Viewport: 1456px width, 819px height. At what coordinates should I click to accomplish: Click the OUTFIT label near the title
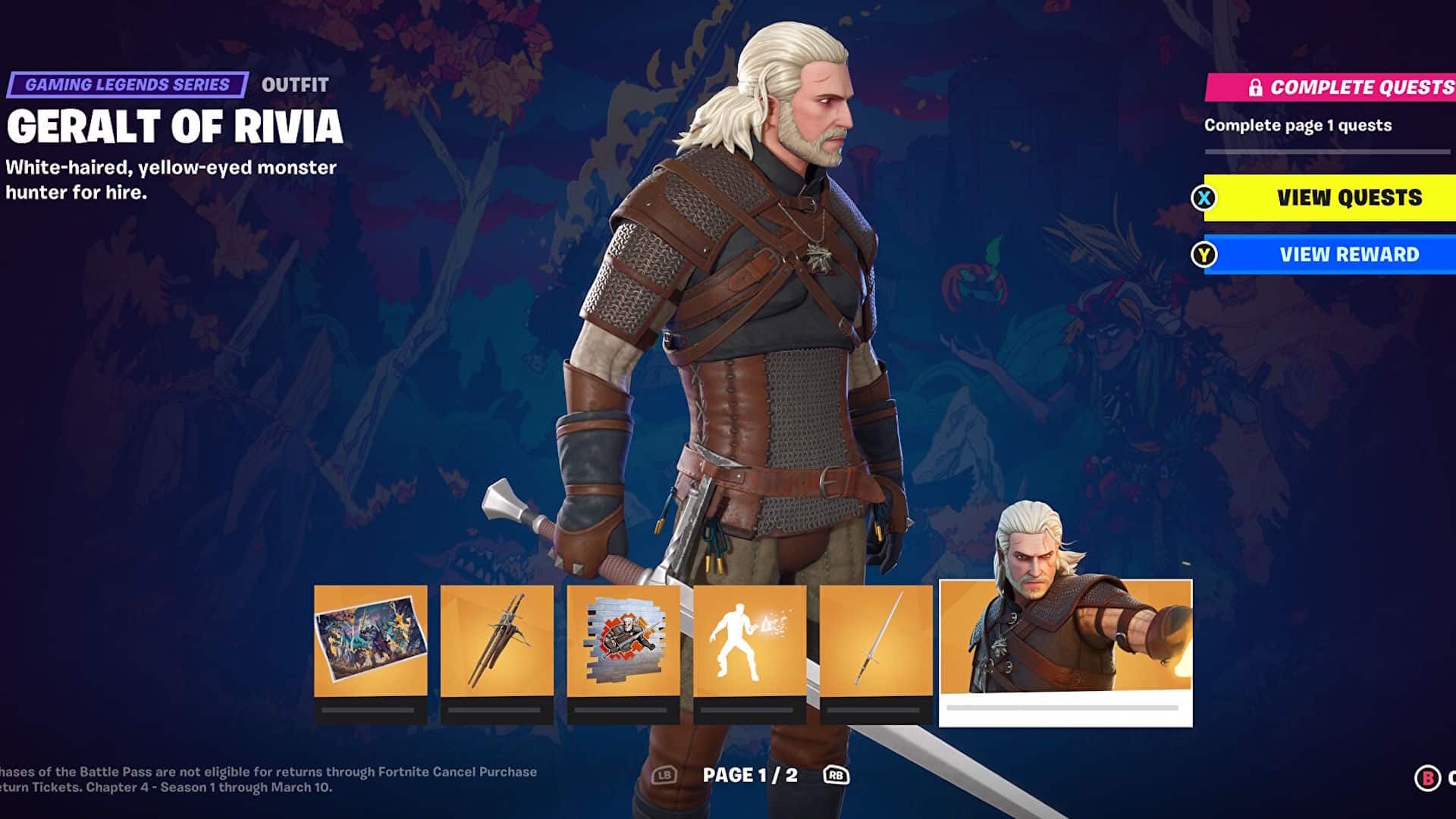(295, 85)
